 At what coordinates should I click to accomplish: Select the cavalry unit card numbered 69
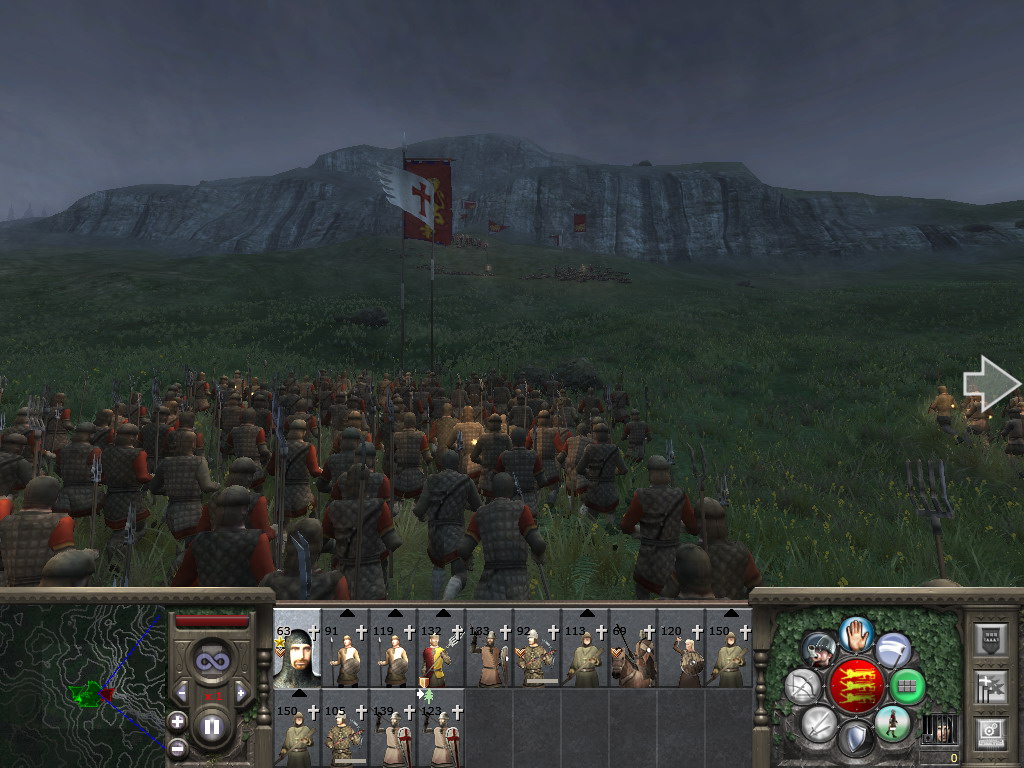click(x=633, y=655)
